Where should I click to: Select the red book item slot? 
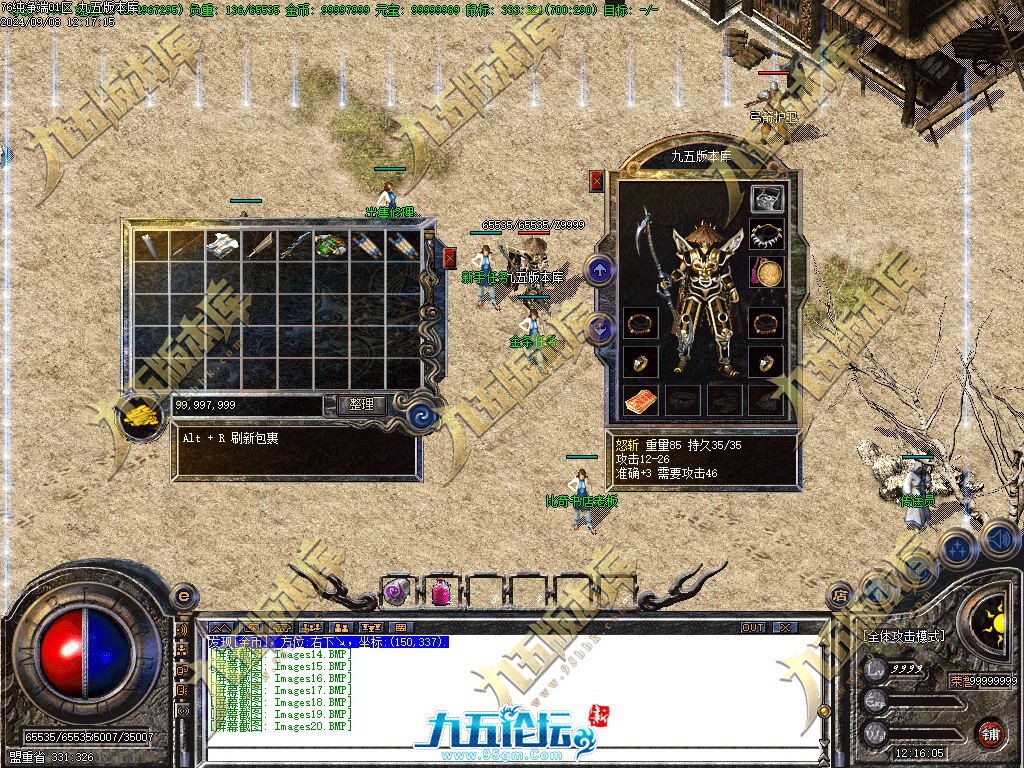point(641,400)
